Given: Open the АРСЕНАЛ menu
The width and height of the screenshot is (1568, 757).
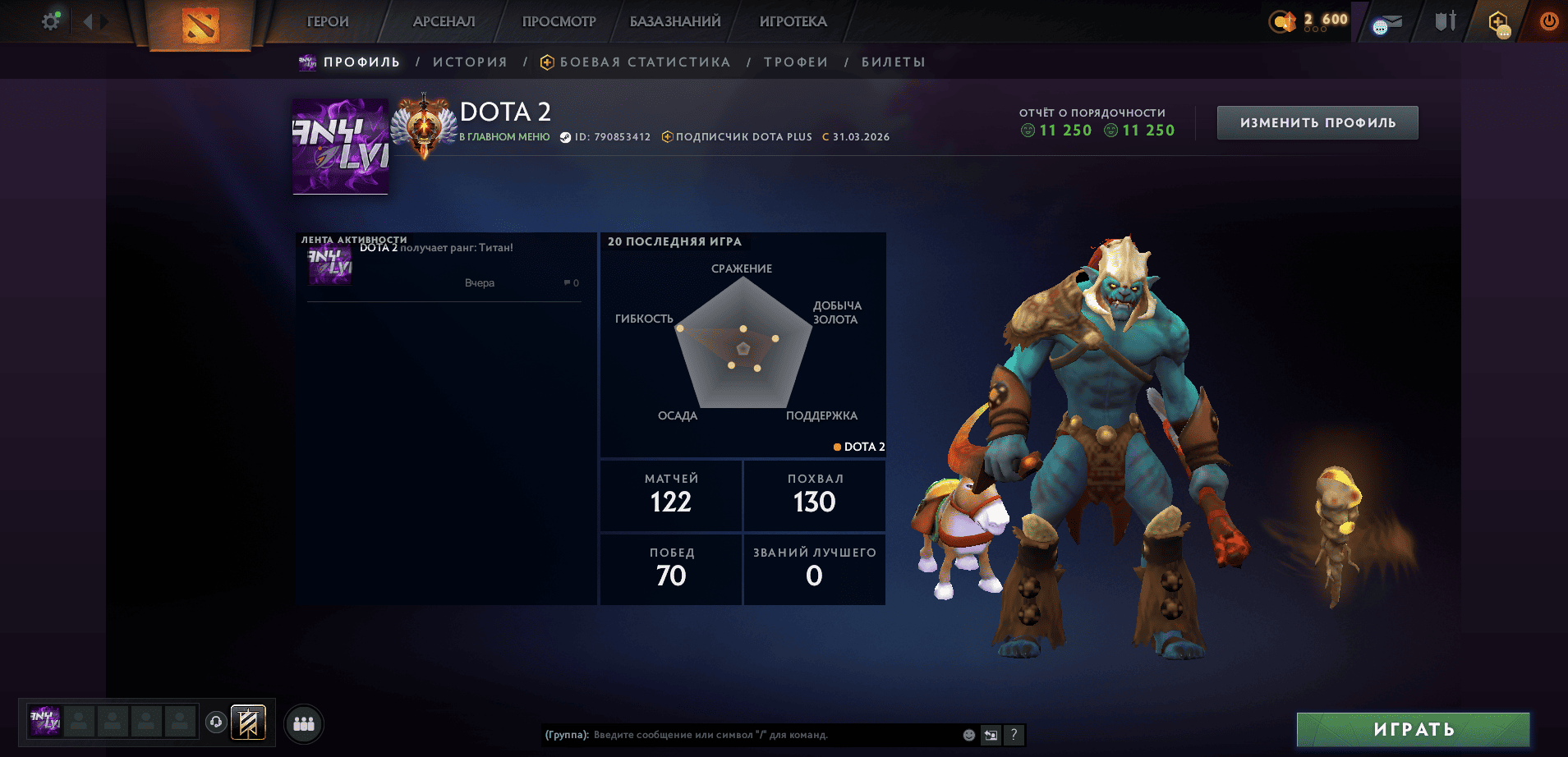Looking at the screenshot, I should point(444,22).
